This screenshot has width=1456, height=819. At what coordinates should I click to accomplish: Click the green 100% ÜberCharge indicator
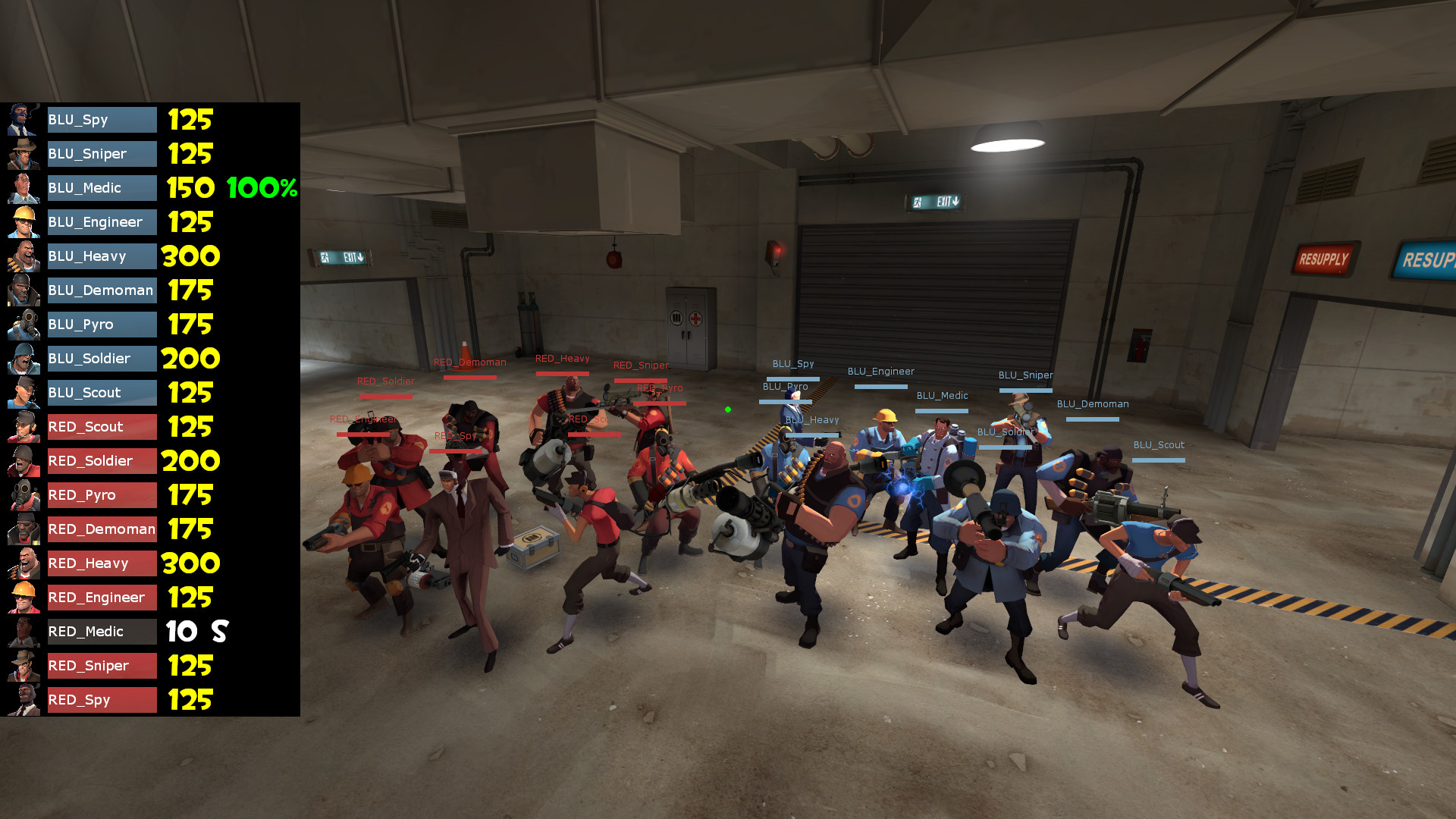coord(261,189)
